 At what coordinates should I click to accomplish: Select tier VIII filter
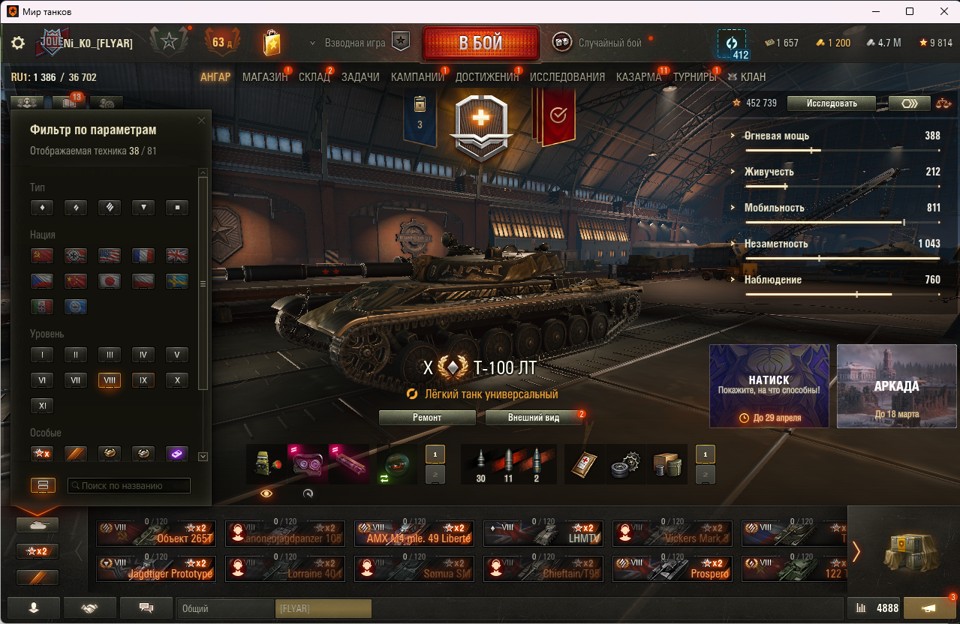tap(109, 380)
